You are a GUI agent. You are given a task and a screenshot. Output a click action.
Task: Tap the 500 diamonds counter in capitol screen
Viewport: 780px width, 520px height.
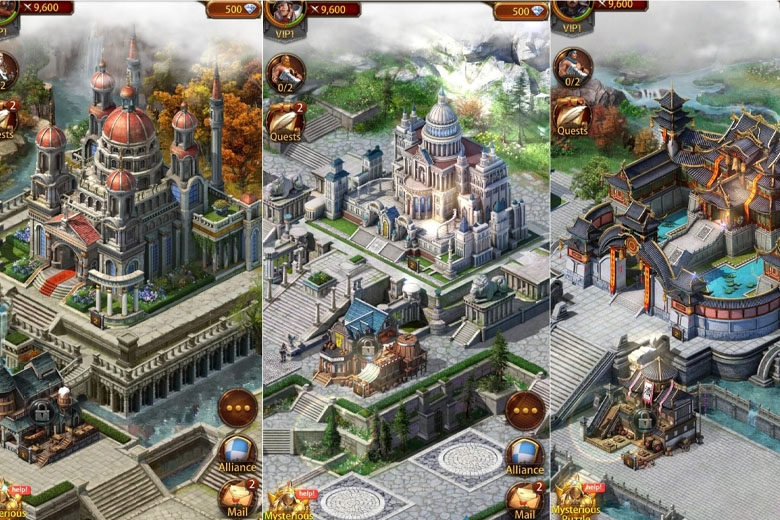tap(521, 10)
